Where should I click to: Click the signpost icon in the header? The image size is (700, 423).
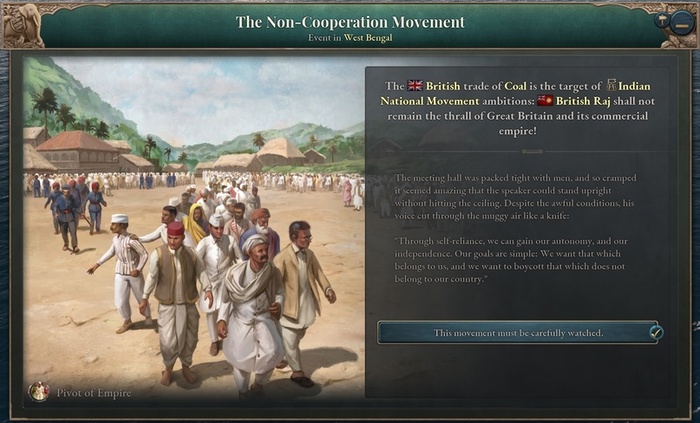(x=662, y=20)
